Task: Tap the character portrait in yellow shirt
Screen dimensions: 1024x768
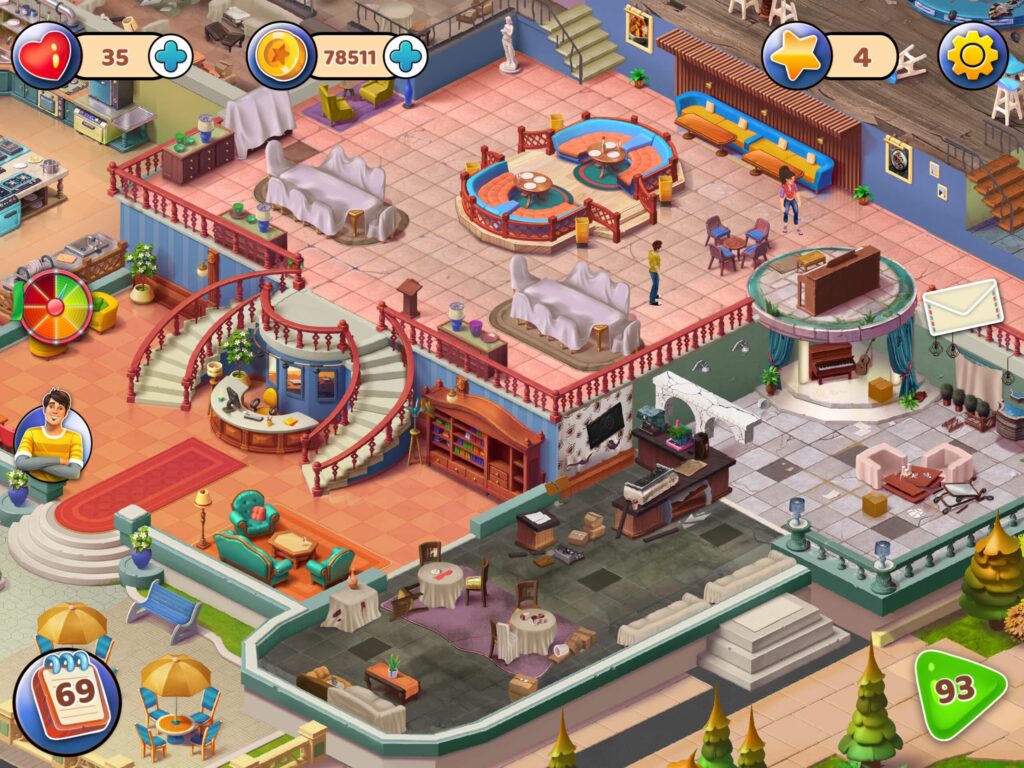Action: tap(52, 439)
